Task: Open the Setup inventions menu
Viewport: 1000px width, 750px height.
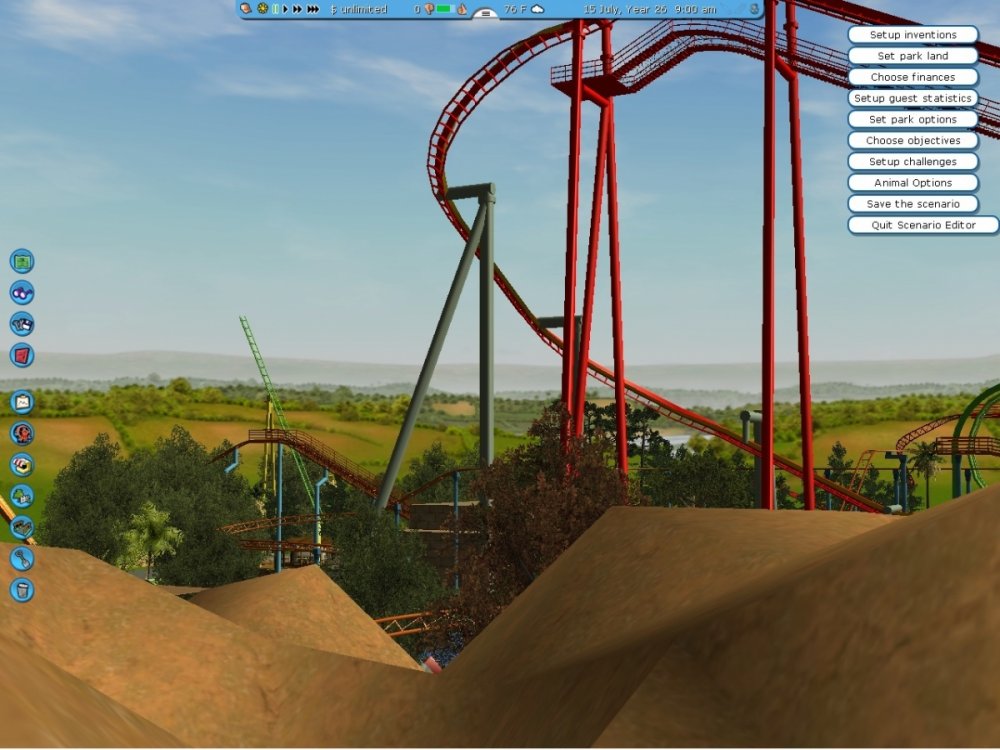Action: click(x=912, y=35)
